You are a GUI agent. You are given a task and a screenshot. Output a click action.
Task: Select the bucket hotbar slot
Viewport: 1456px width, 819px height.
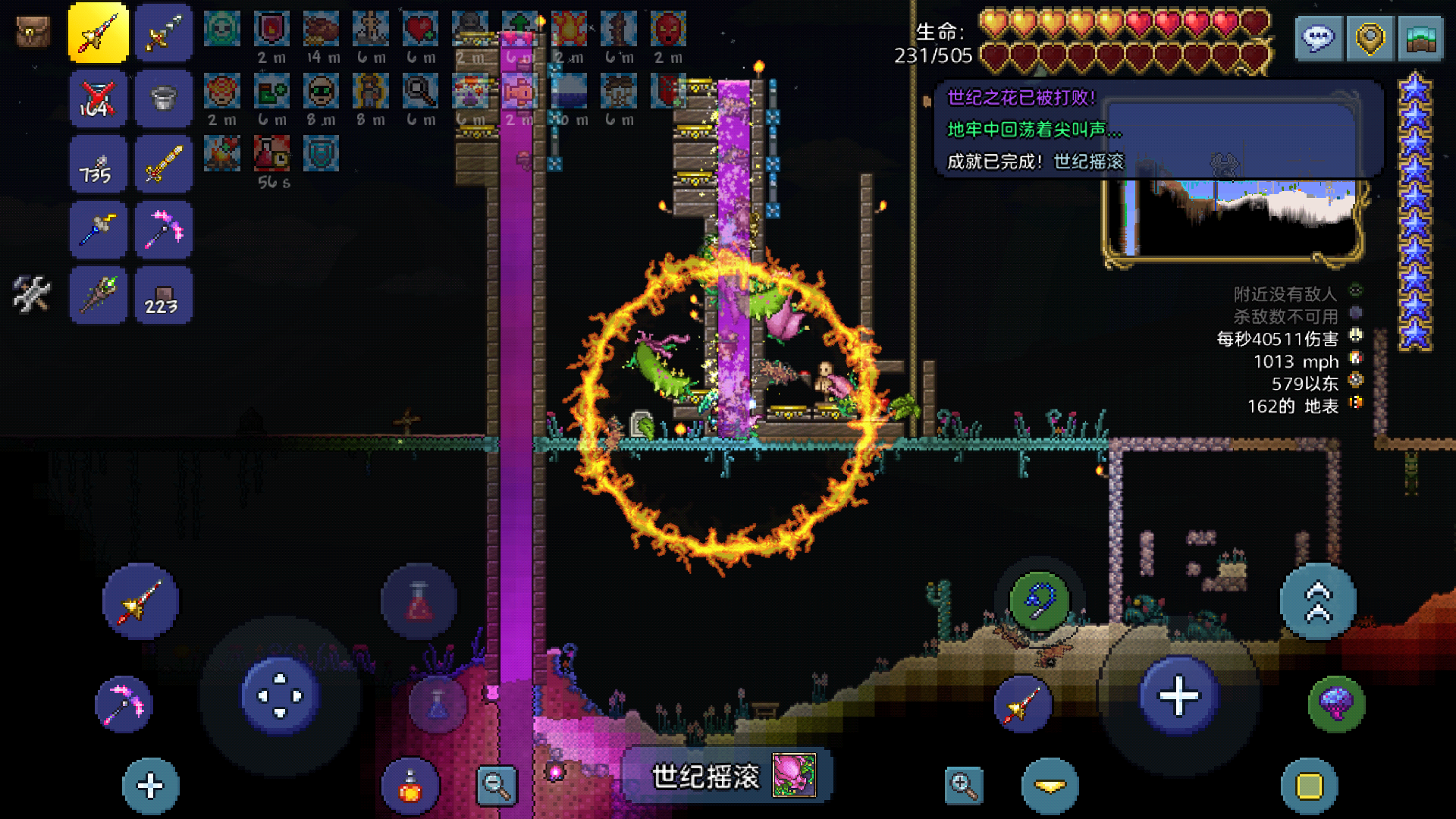(163, 99)
